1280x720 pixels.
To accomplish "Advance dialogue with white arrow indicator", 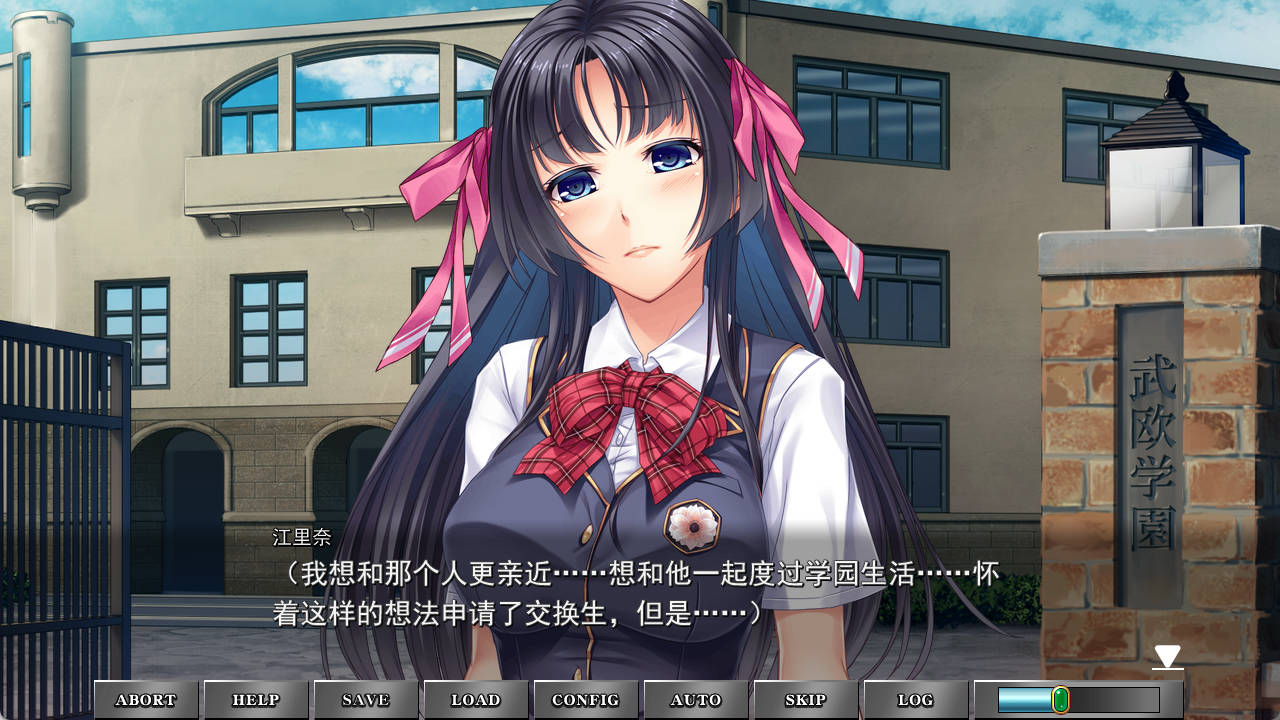I will pyautogui.click(x=1167, y=657).
